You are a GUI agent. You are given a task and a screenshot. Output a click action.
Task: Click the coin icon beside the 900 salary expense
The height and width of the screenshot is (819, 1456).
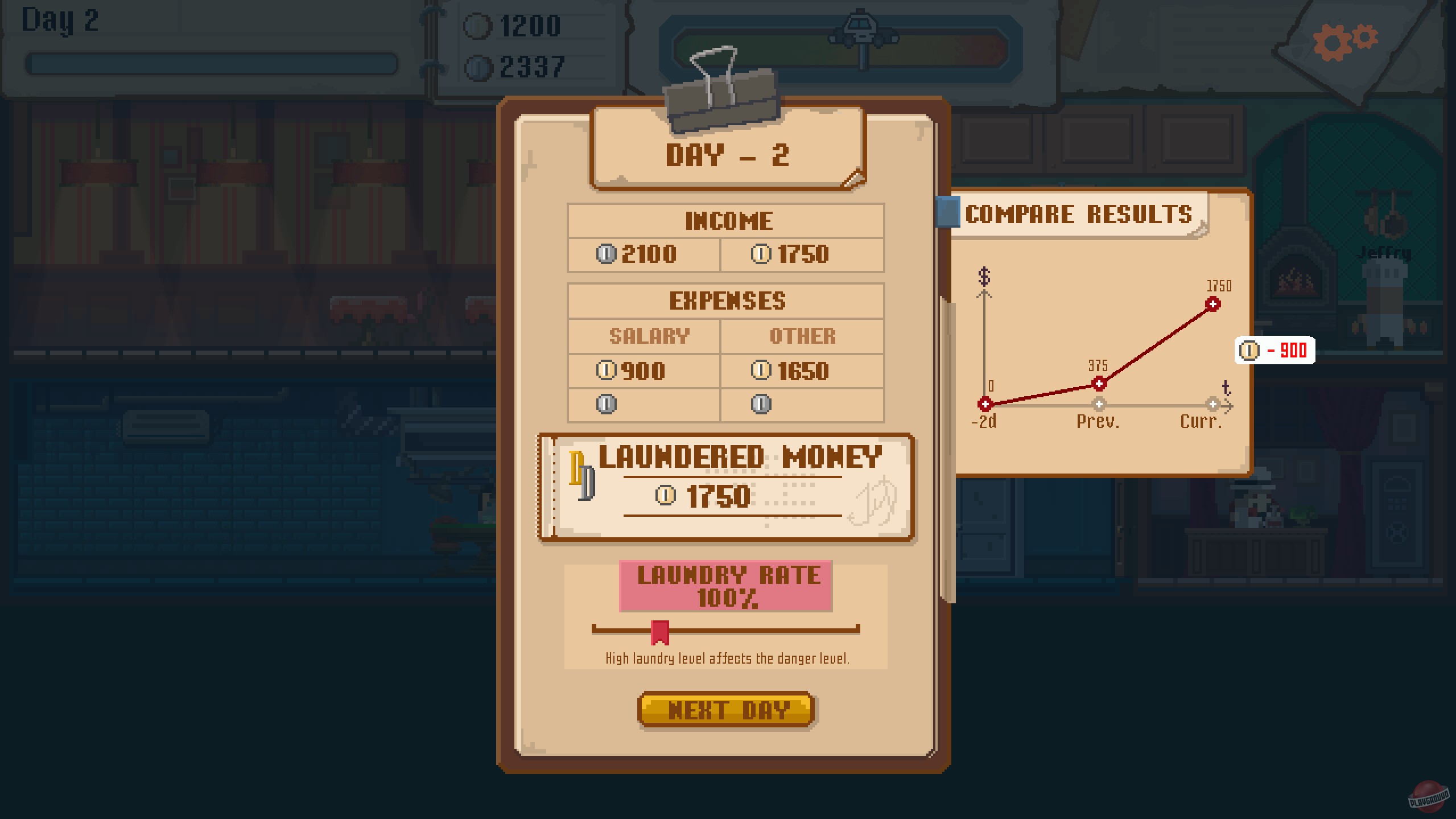[608, 371]
